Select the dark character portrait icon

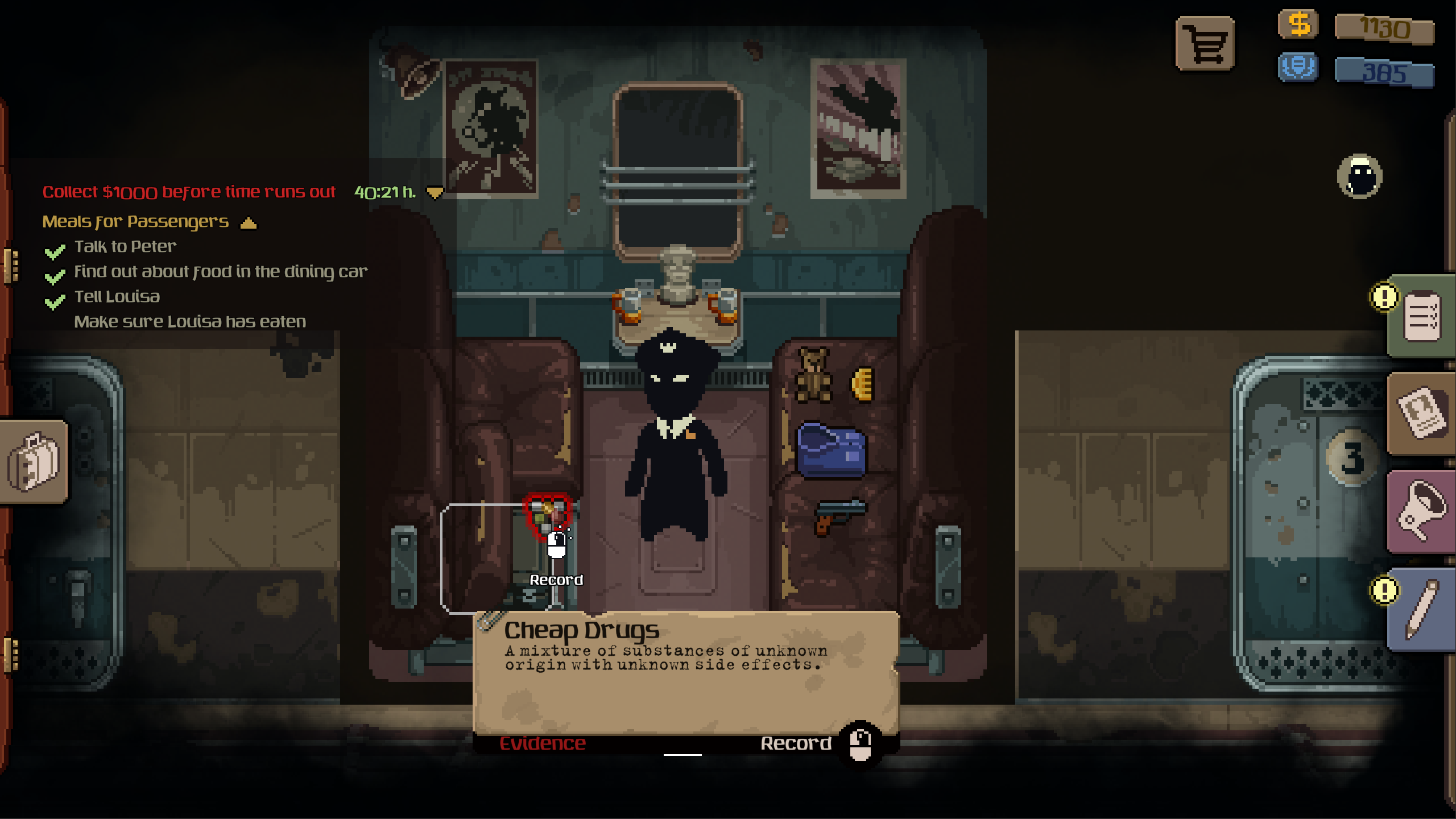(x=1359, y=176)
